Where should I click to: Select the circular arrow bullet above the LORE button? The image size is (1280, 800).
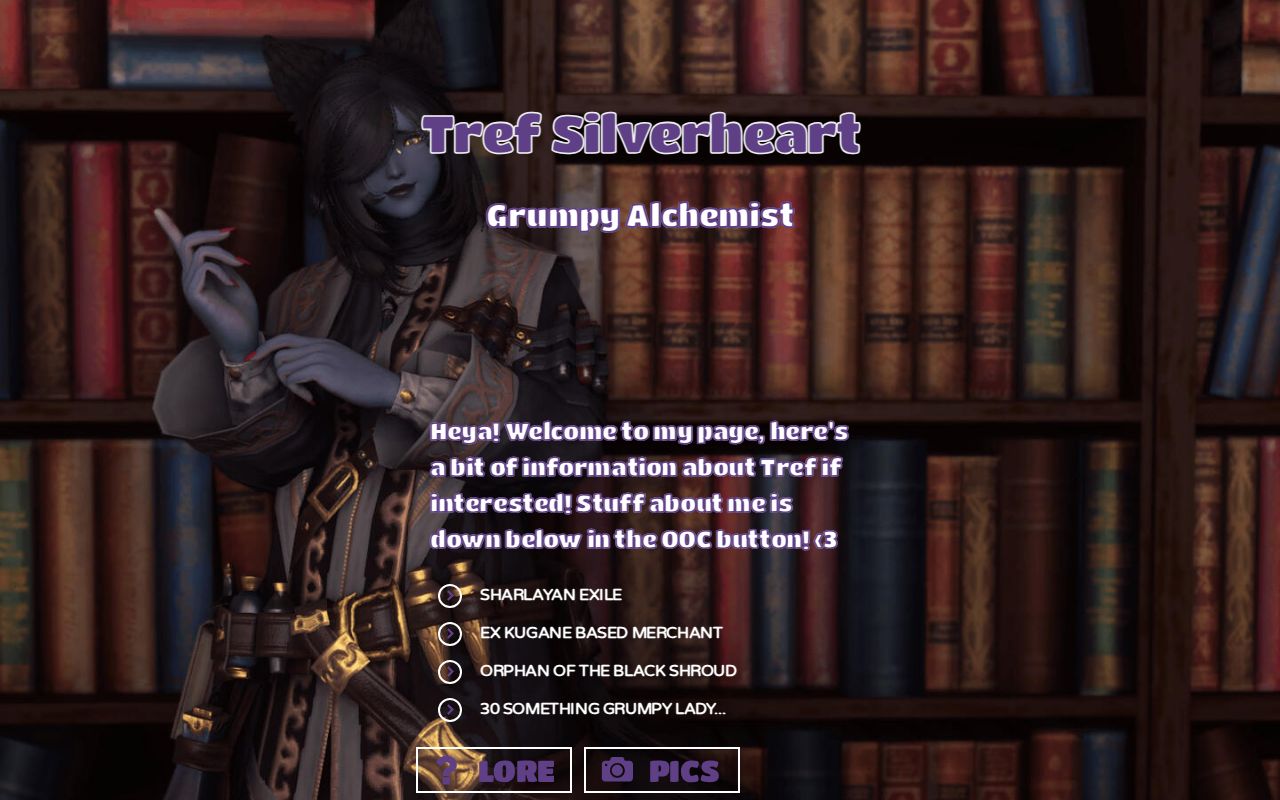point(448,710)
